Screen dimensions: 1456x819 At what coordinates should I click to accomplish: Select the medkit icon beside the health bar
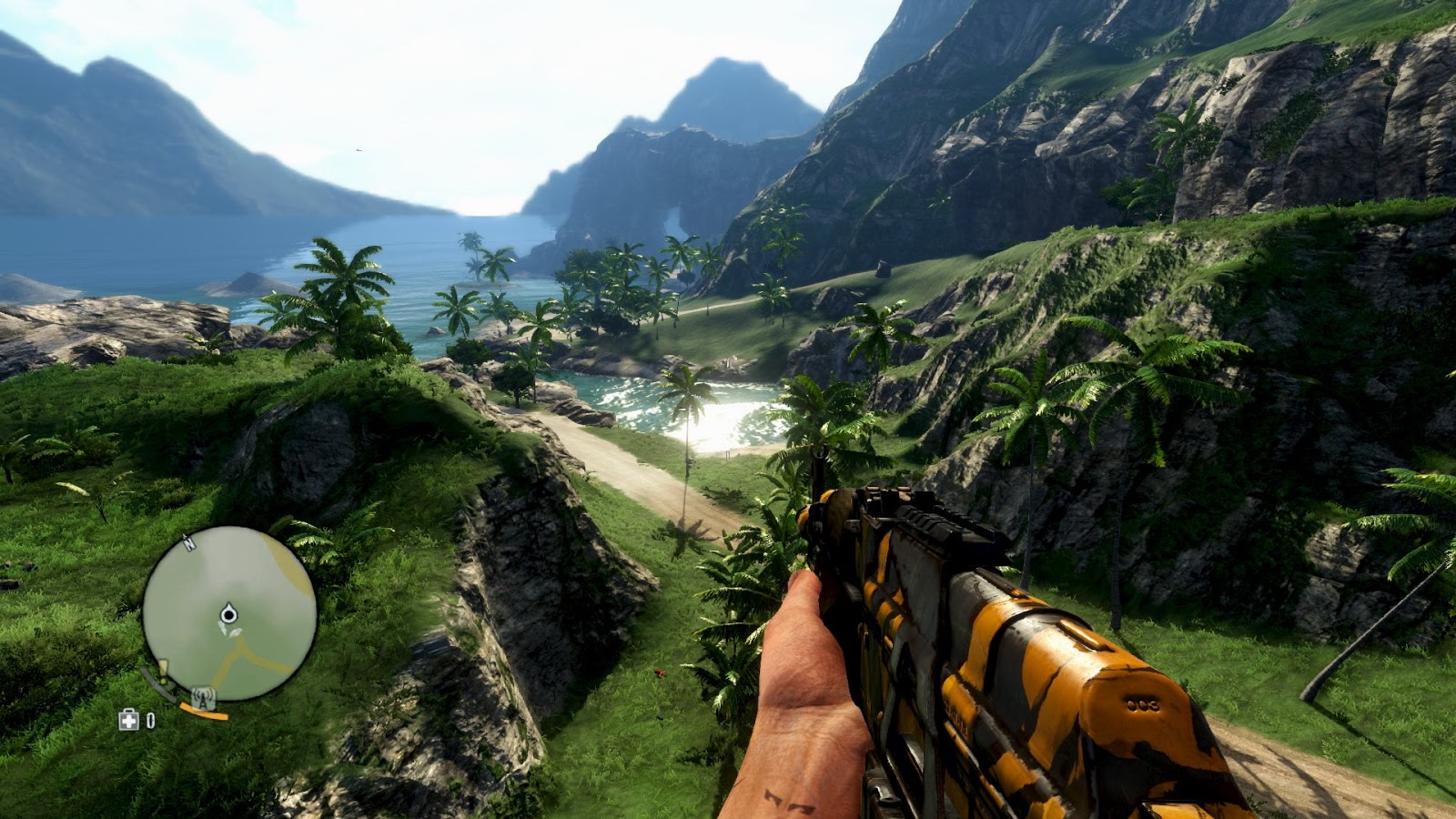point(129,720)
